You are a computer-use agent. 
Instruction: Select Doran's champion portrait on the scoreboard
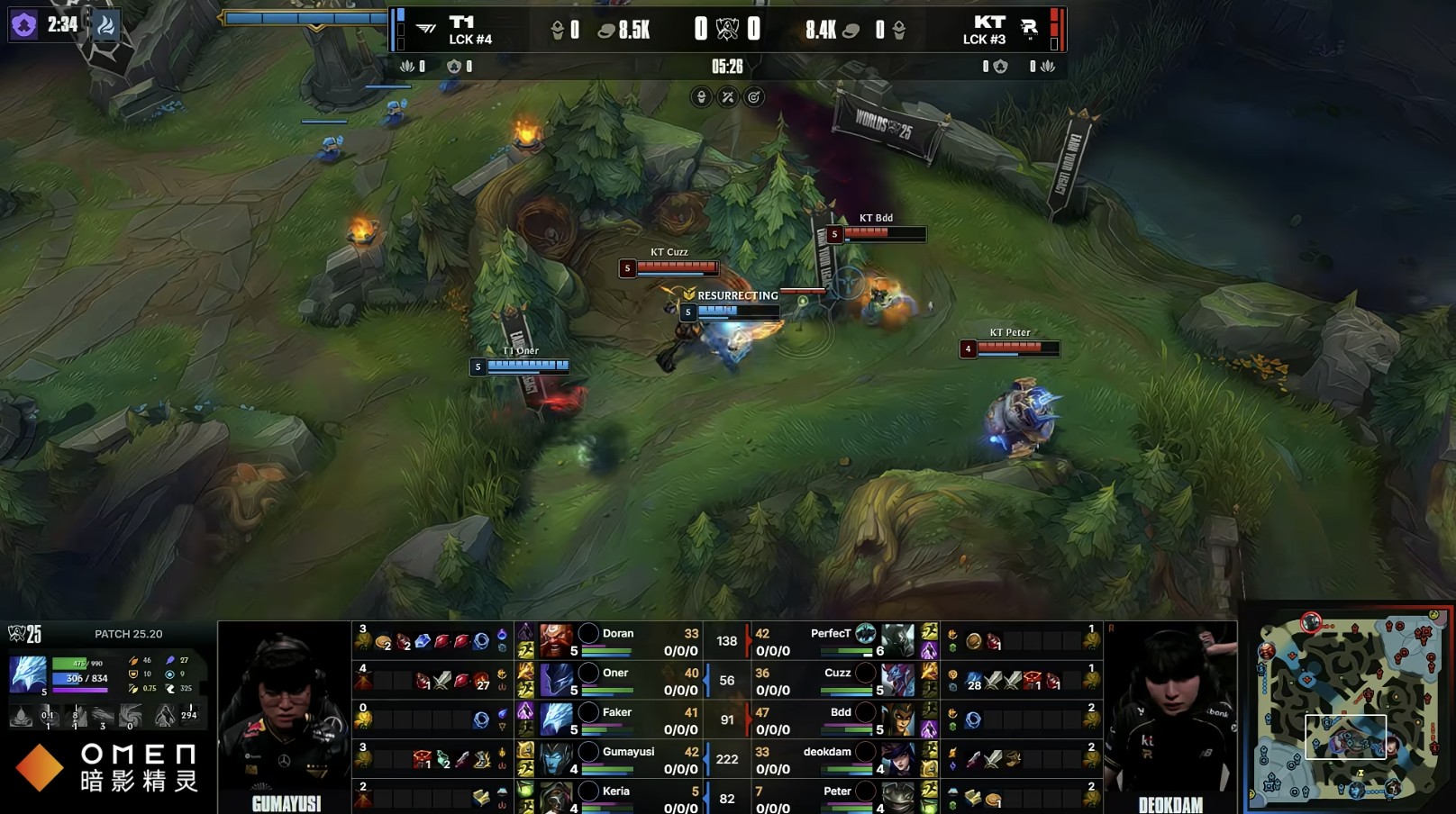556,640
